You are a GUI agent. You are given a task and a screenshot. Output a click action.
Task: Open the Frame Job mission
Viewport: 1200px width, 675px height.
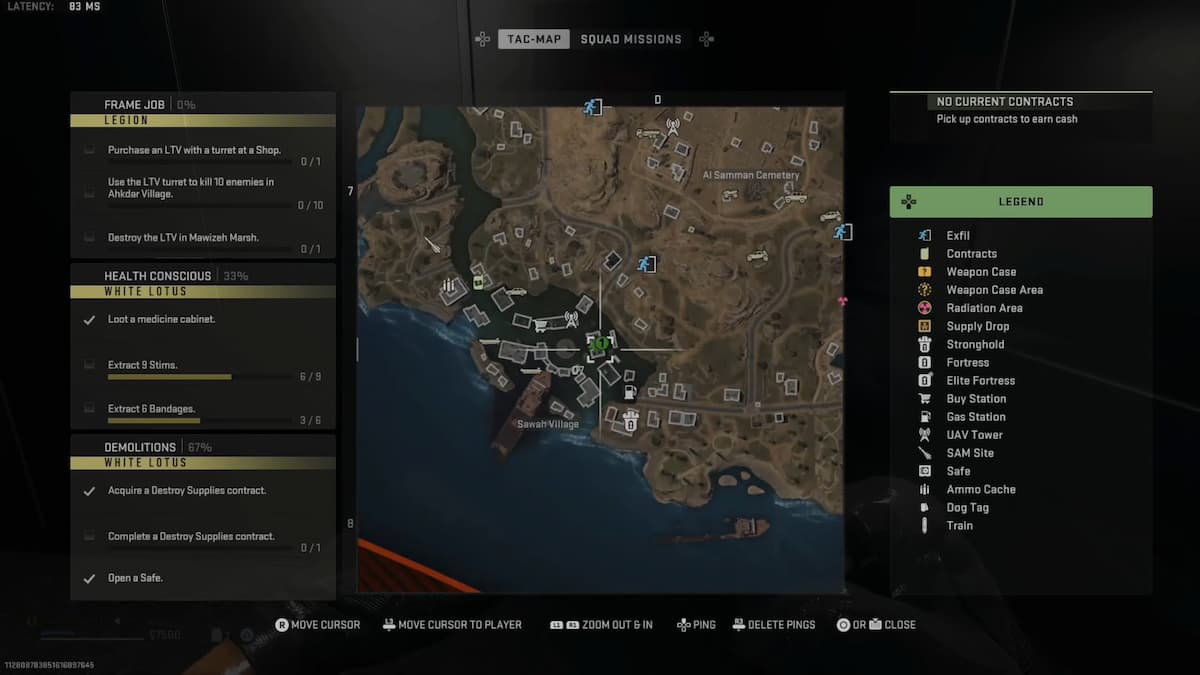pyautogui.click(x=134, y=104)
